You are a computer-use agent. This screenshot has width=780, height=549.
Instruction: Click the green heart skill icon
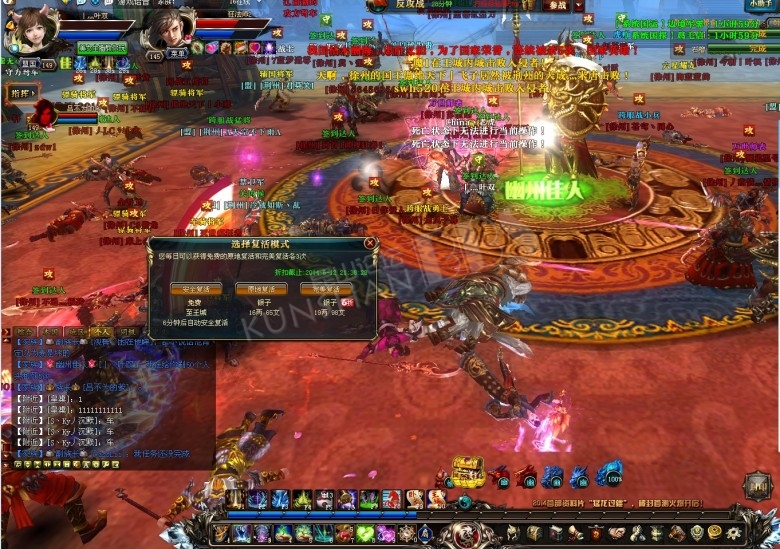364,534
